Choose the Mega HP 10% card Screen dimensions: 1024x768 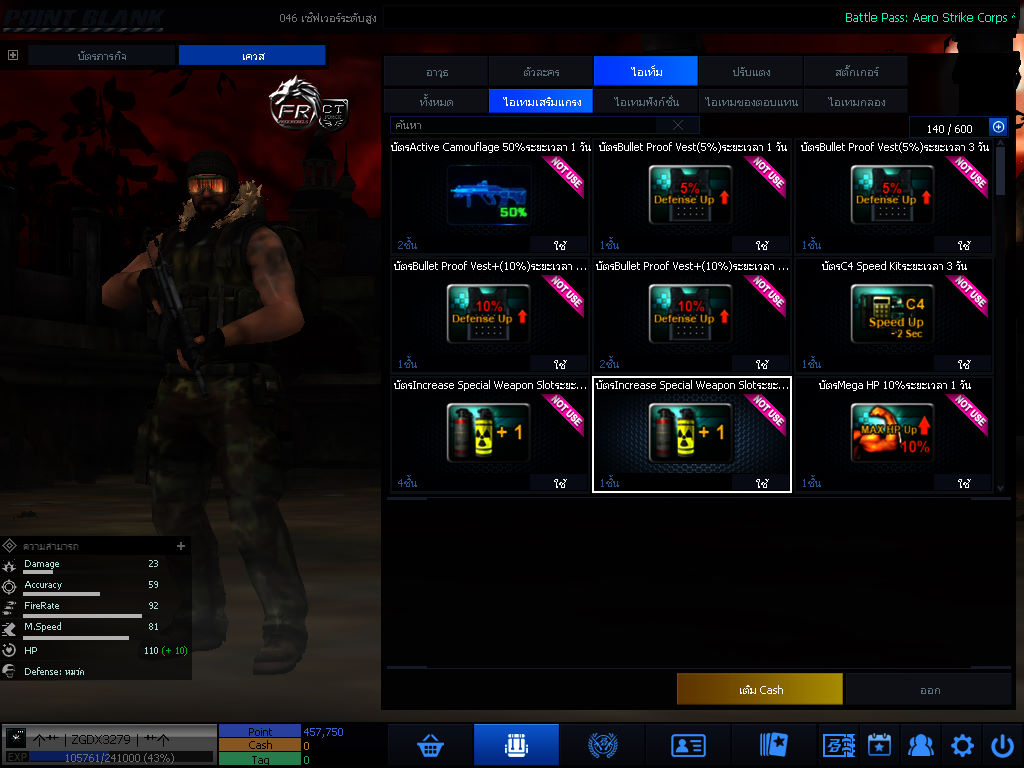coord(894,434)
